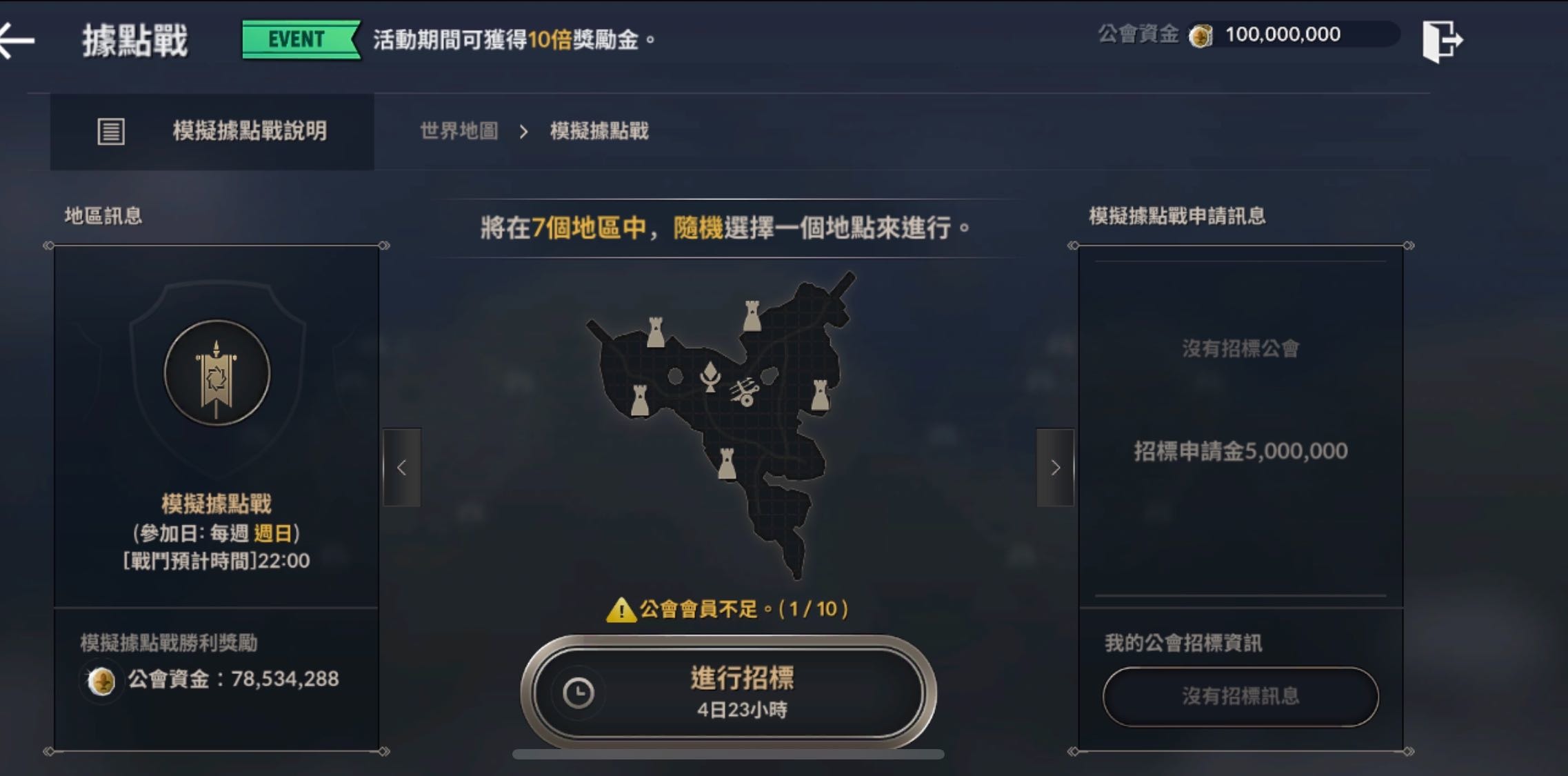
Task: Click the right chevron to switch region
Action: [x=1055, y=468]
